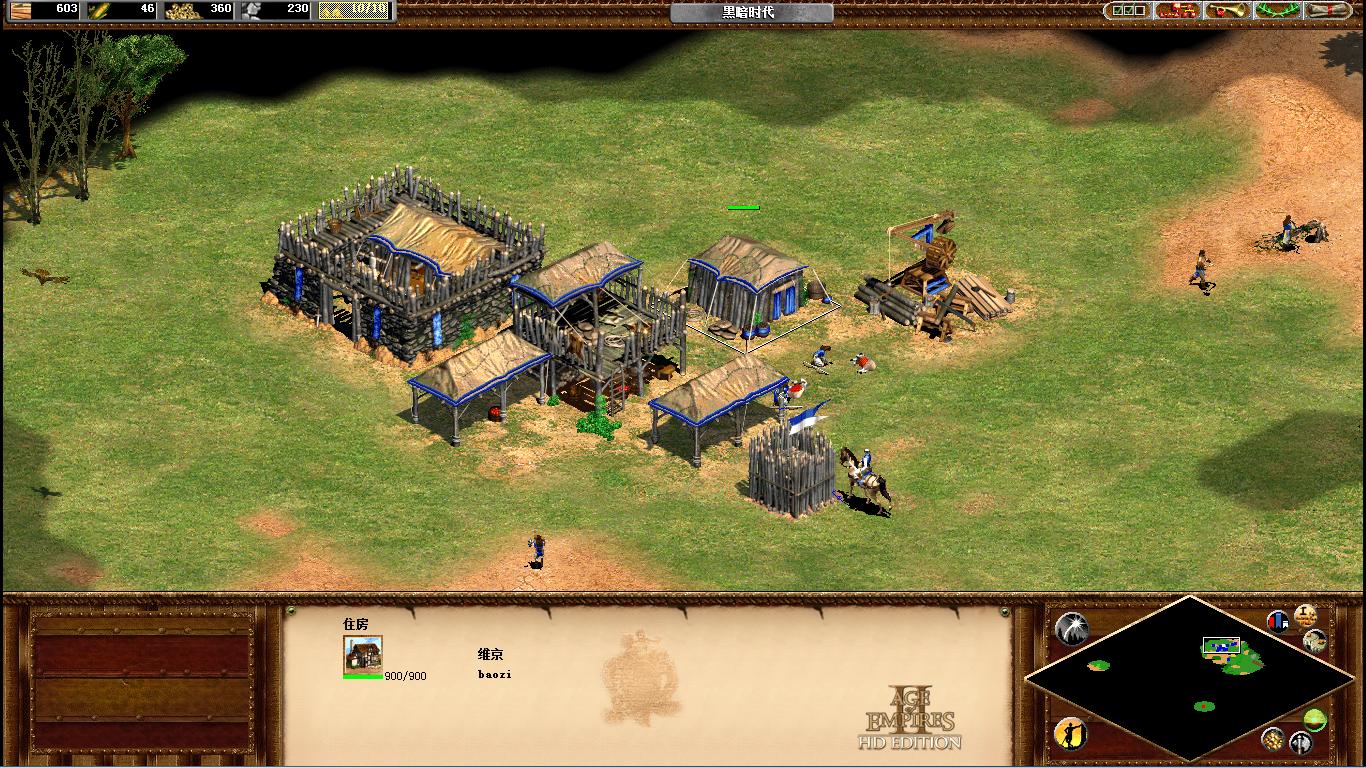This screenshot has height=768, width=1366.
Task: Toggle the terrain map view icon
Action: point(1315,641)
